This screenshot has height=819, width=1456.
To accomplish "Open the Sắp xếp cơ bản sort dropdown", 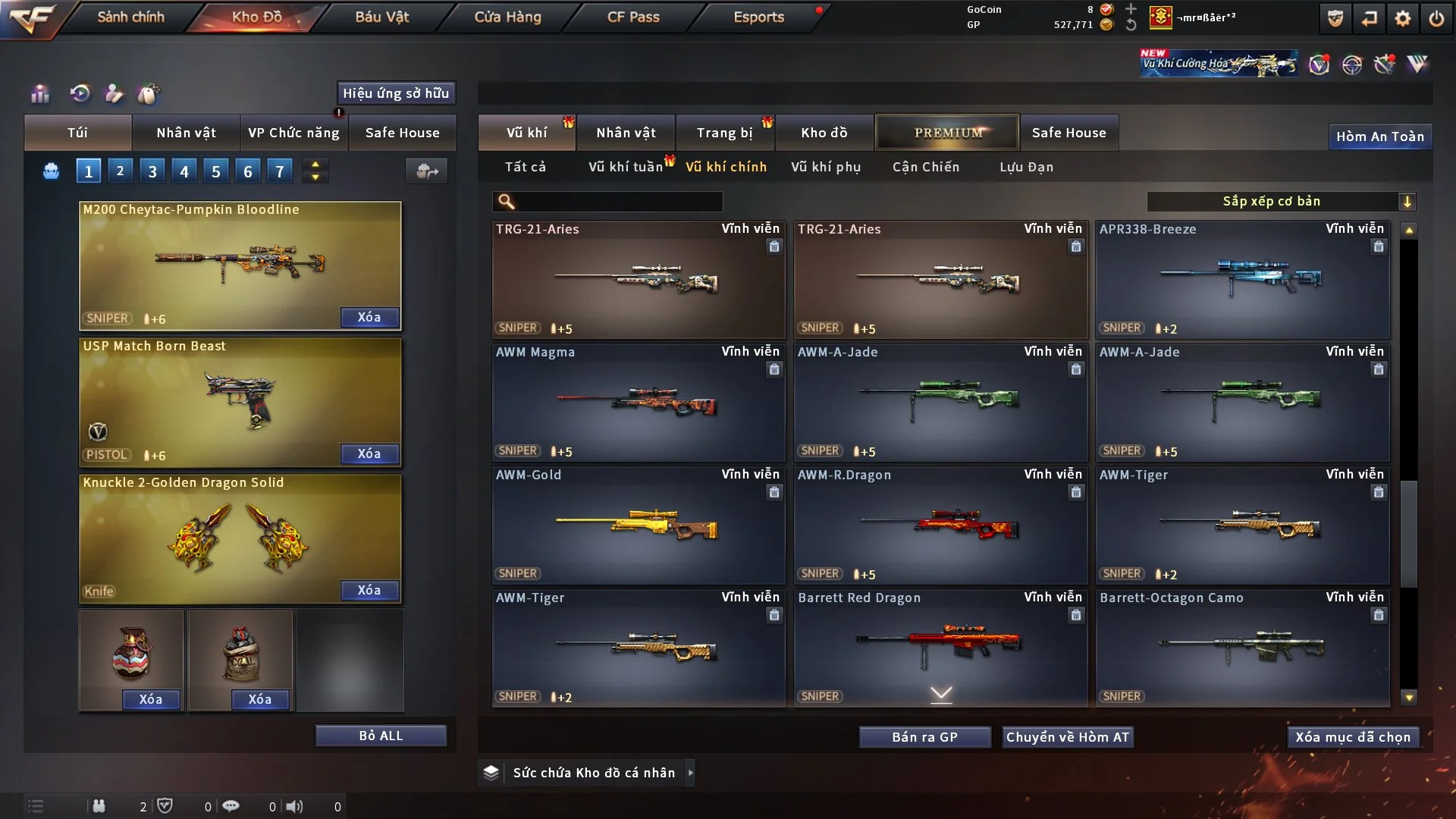I will pyautogui.click(x=1281, y=201).
